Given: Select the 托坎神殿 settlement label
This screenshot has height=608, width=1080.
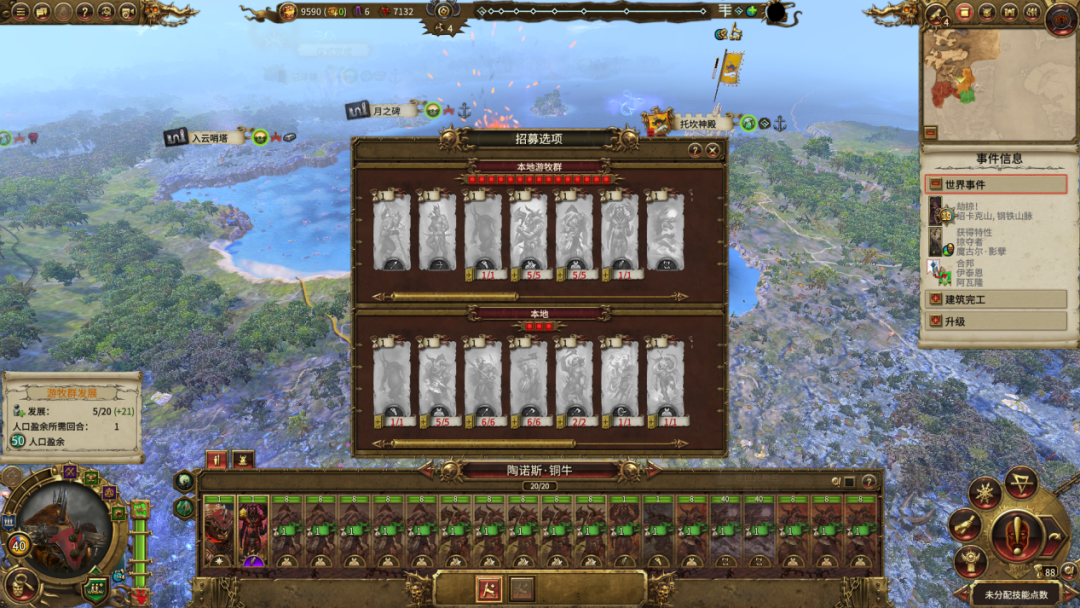Looking at the screenshot, I should 705,124.
